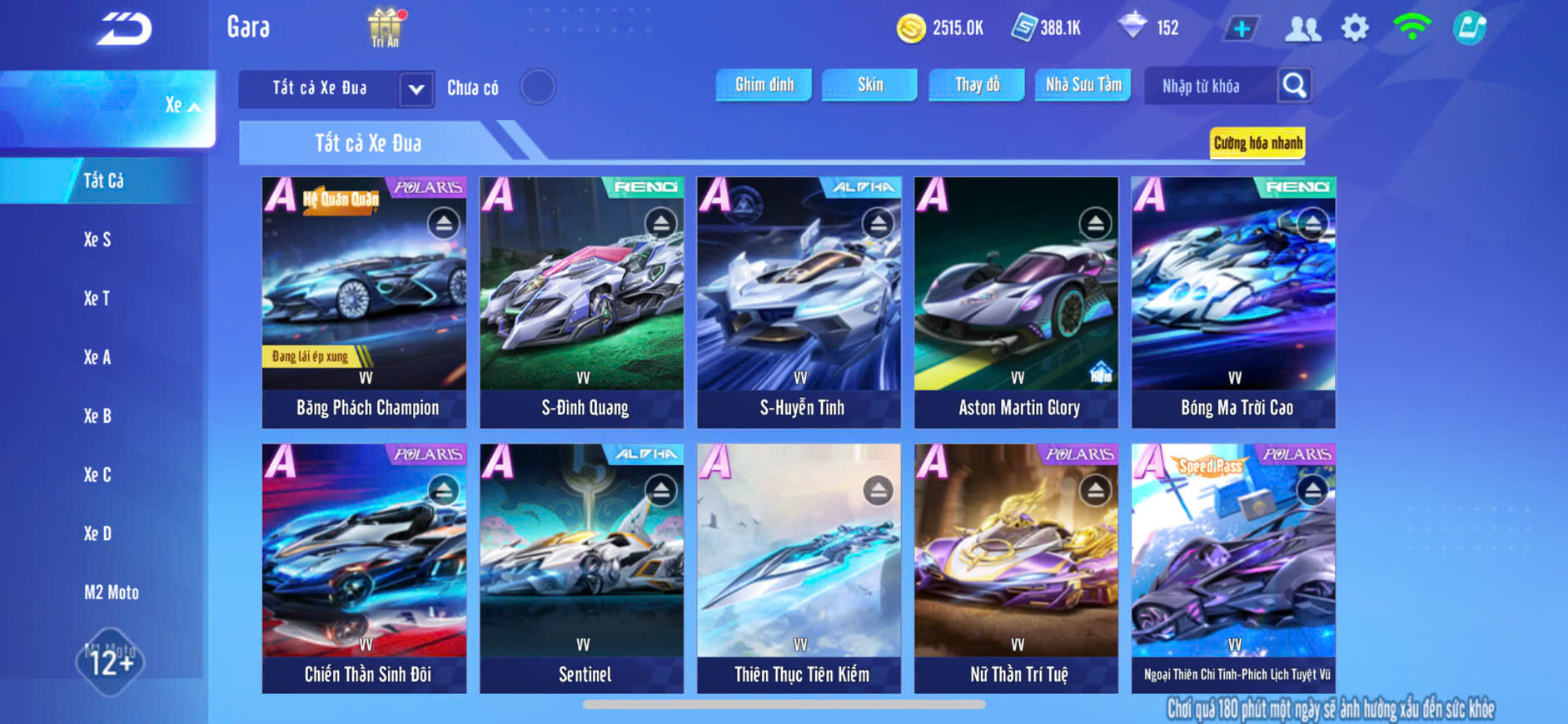Open the friends icon
Image resolution: width=1568 pixels, height=724 pixels.
coord(1302,28)
